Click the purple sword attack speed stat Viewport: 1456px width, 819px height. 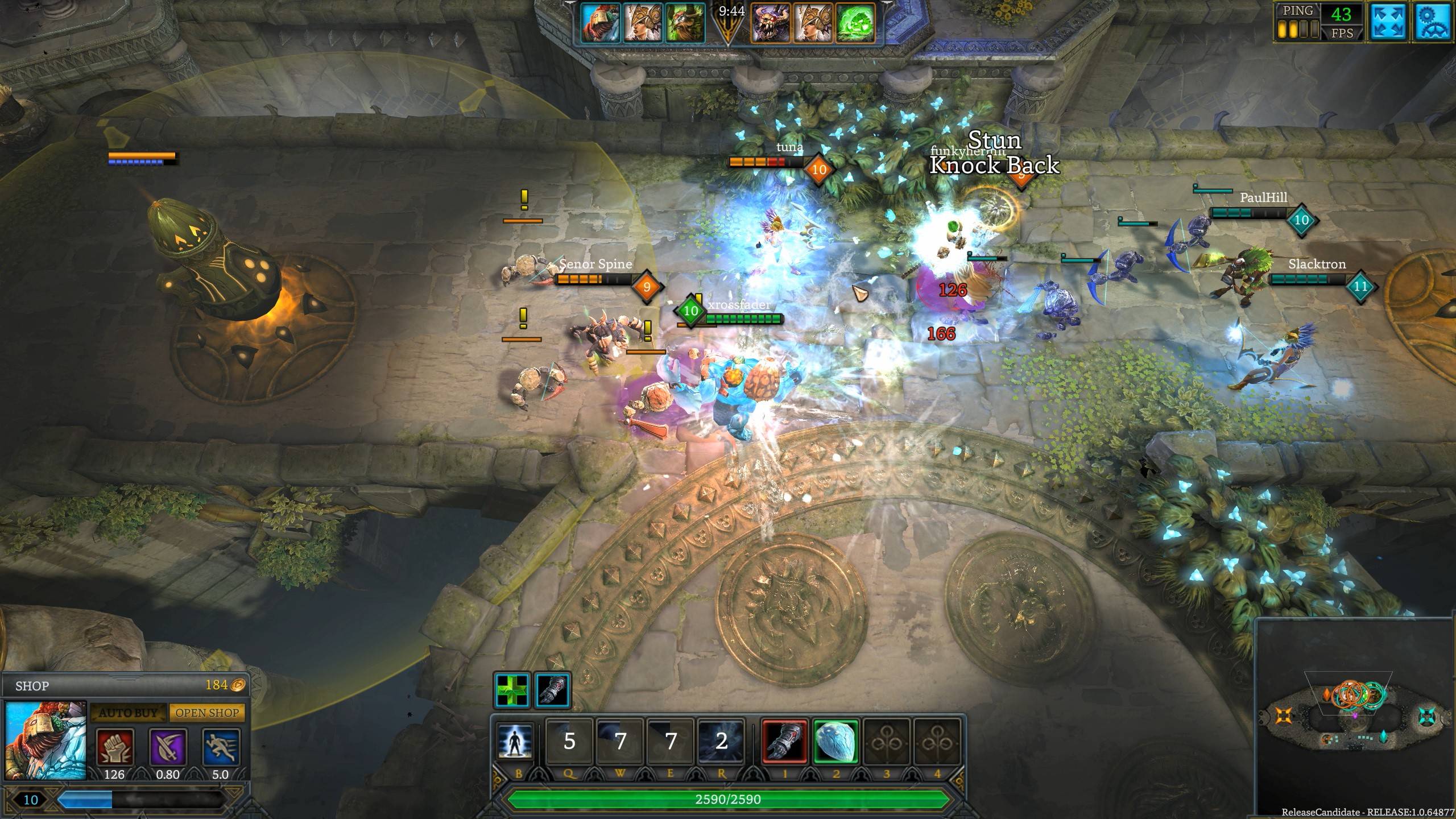(168, 747)
